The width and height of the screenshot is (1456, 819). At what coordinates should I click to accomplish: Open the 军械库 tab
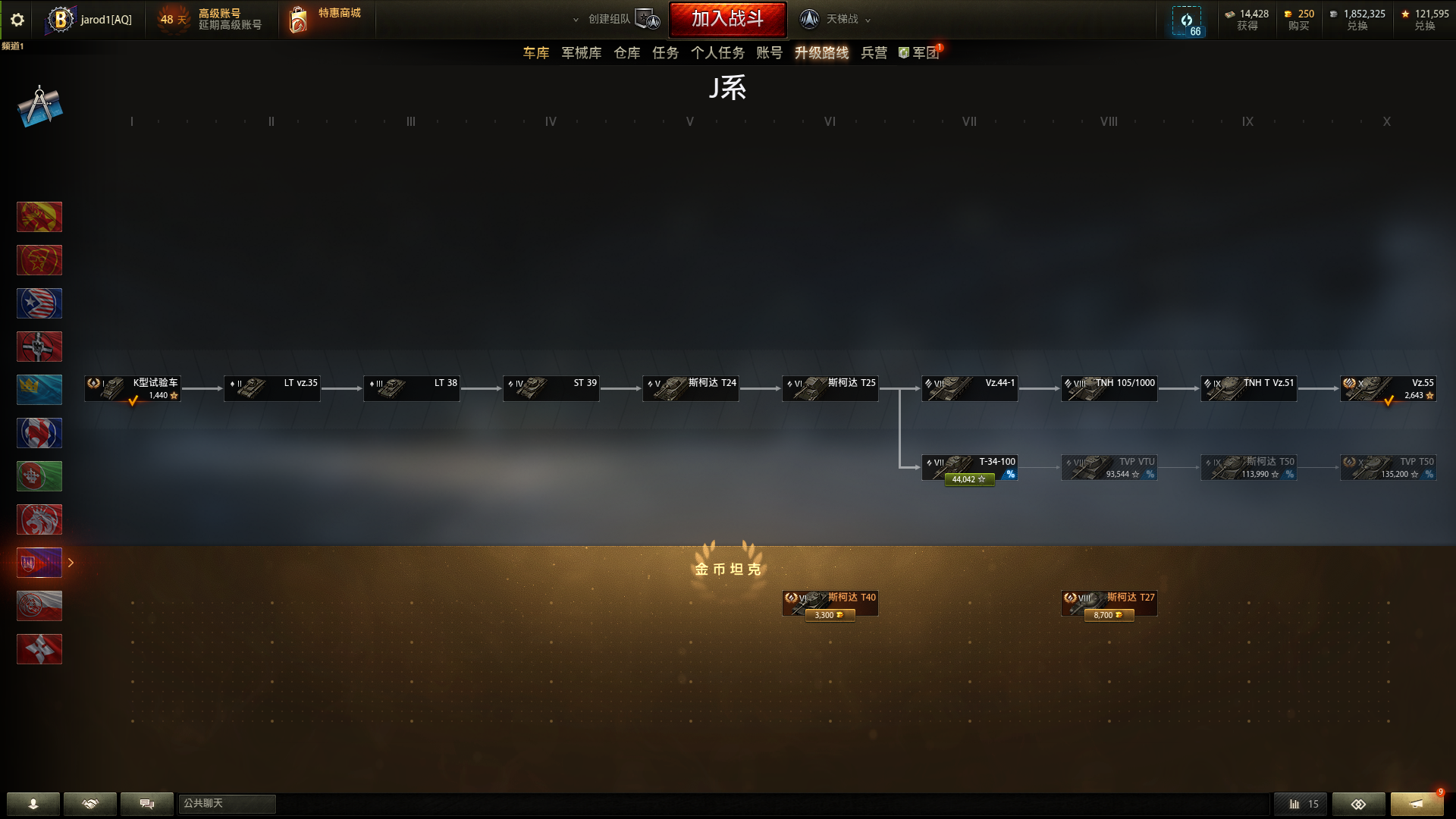click(581, 53)
